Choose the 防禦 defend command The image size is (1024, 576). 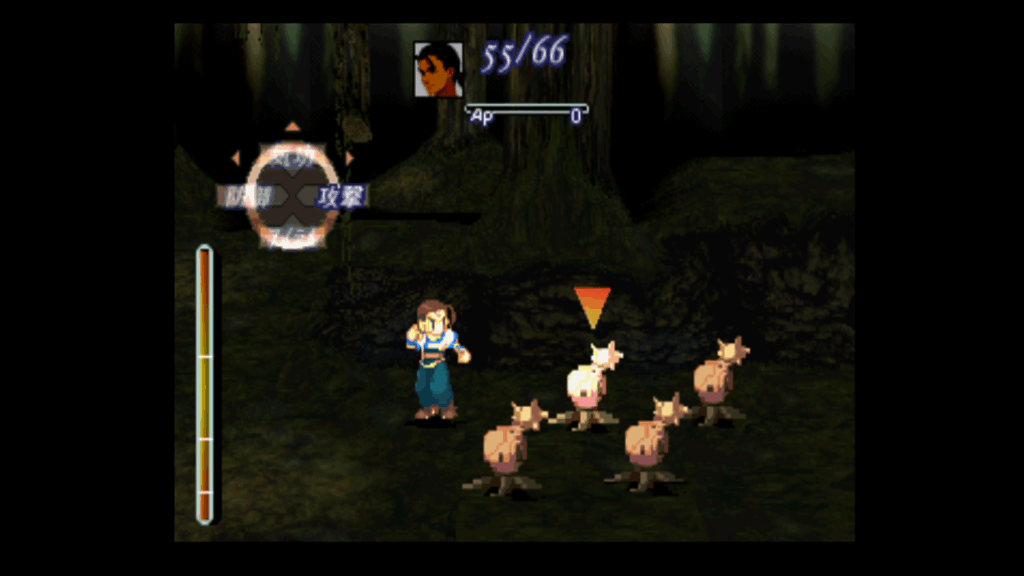[x=245, y=196]
